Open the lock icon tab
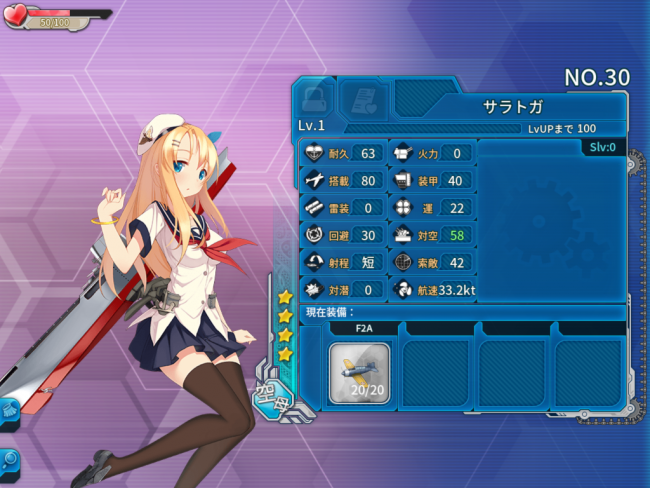The width and height of the screenshot is (650, 488). [x=314, y=98]
